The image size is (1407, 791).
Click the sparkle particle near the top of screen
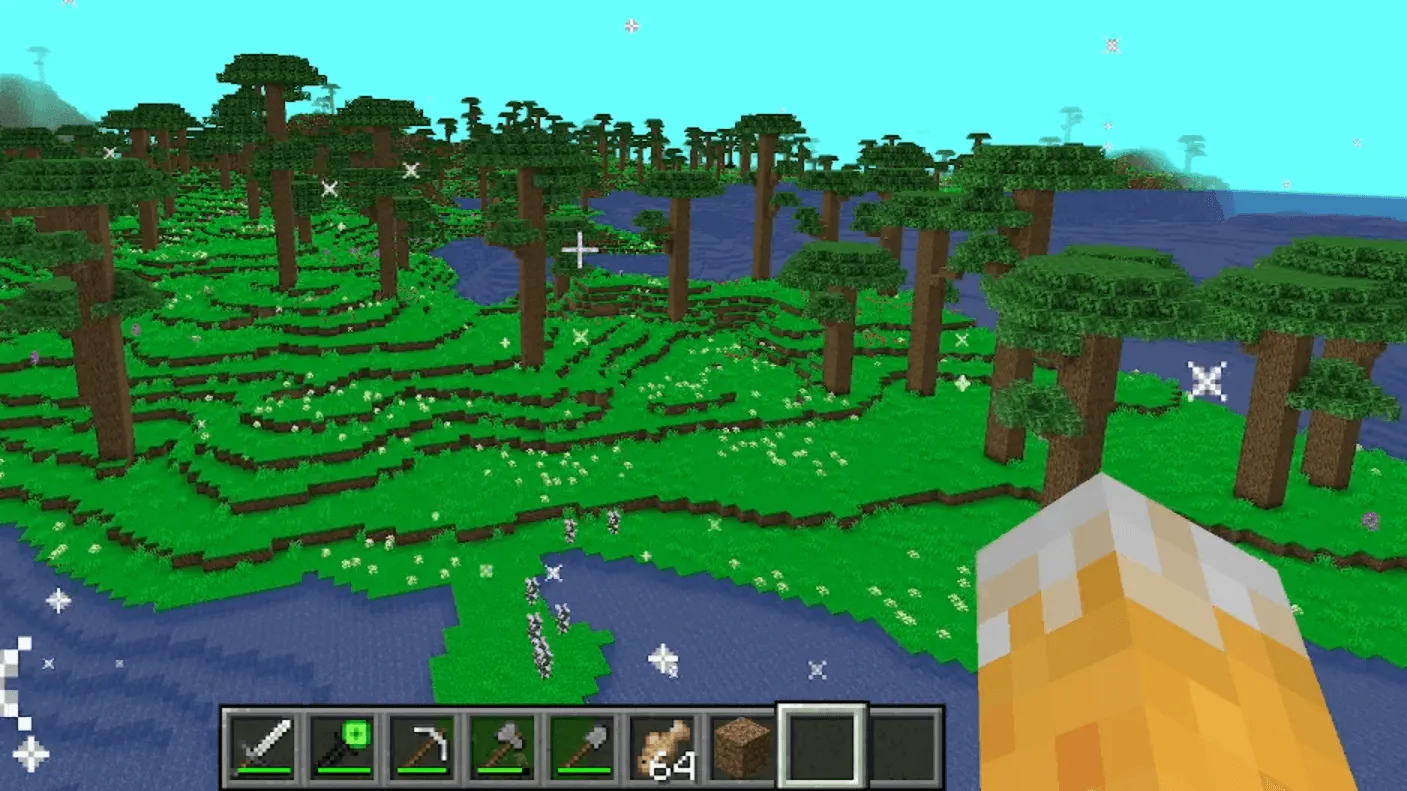point(631,27)
